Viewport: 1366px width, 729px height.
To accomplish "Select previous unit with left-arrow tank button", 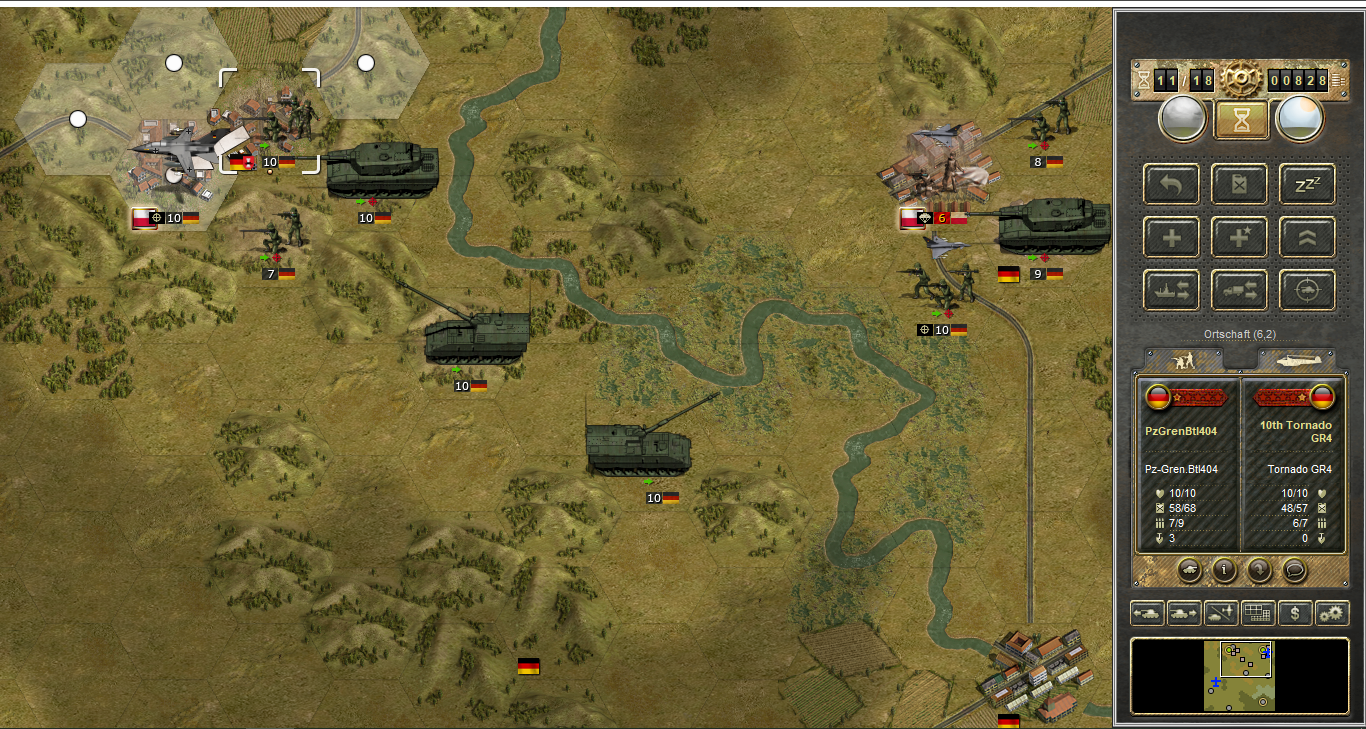I will click(1147, 613).
